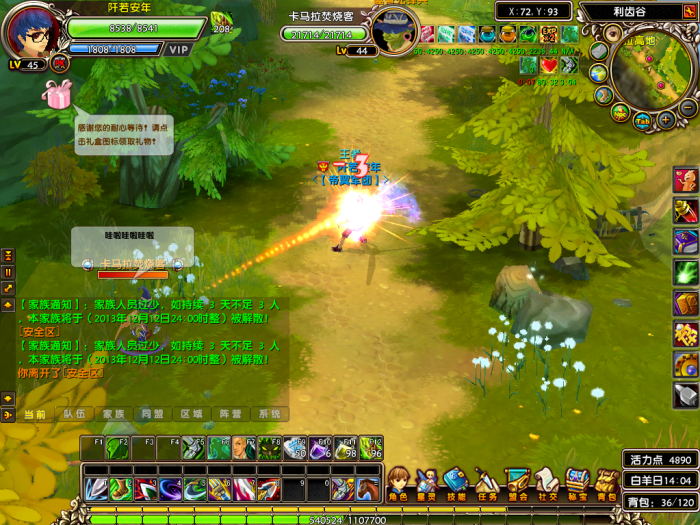The width and height of the screenshot is (700, 525).
Task: Open the pink gift box reward
Action: 58,94
